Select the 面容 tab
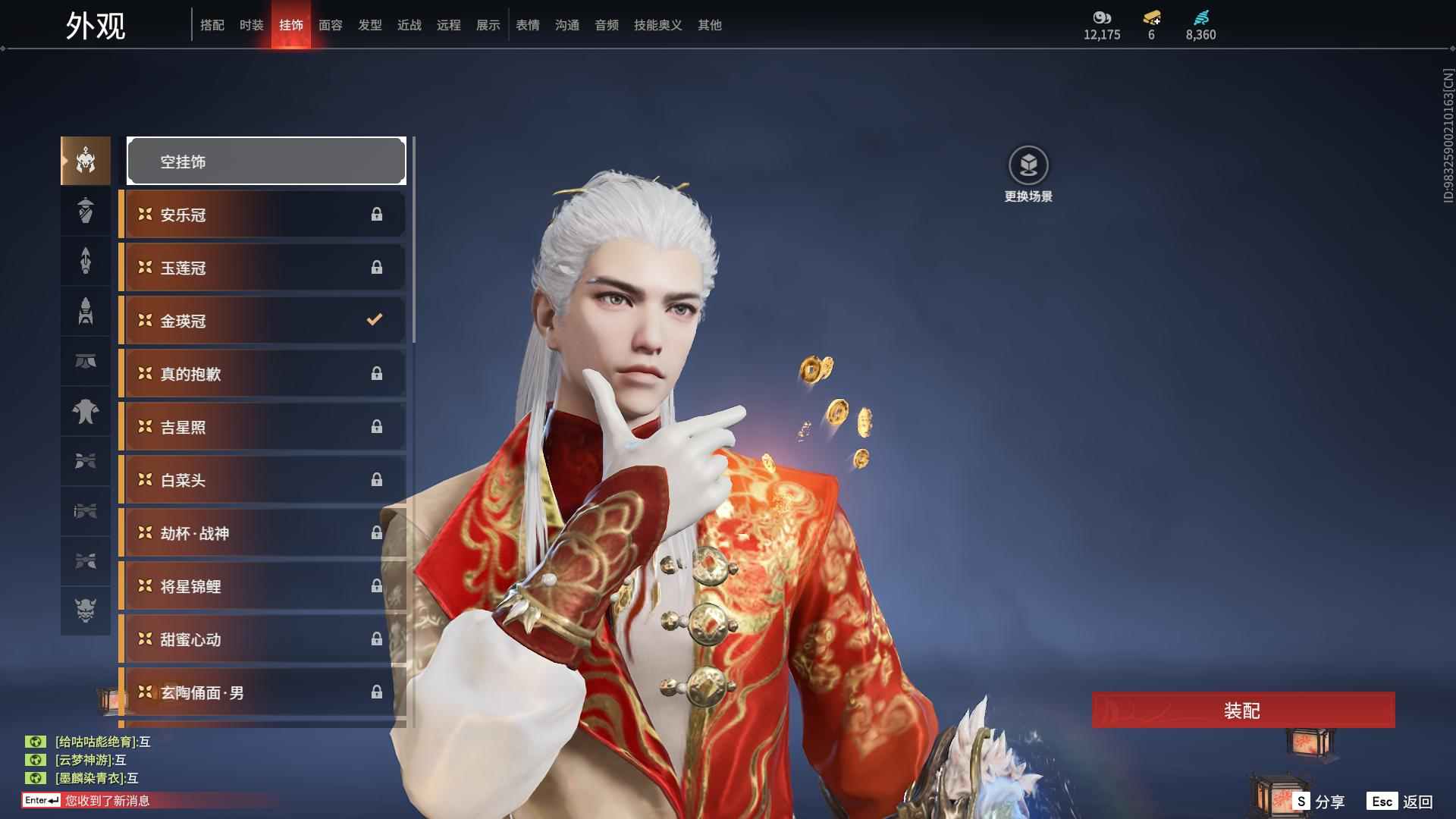Screen dimensions: 1456x819 (330, 25)
